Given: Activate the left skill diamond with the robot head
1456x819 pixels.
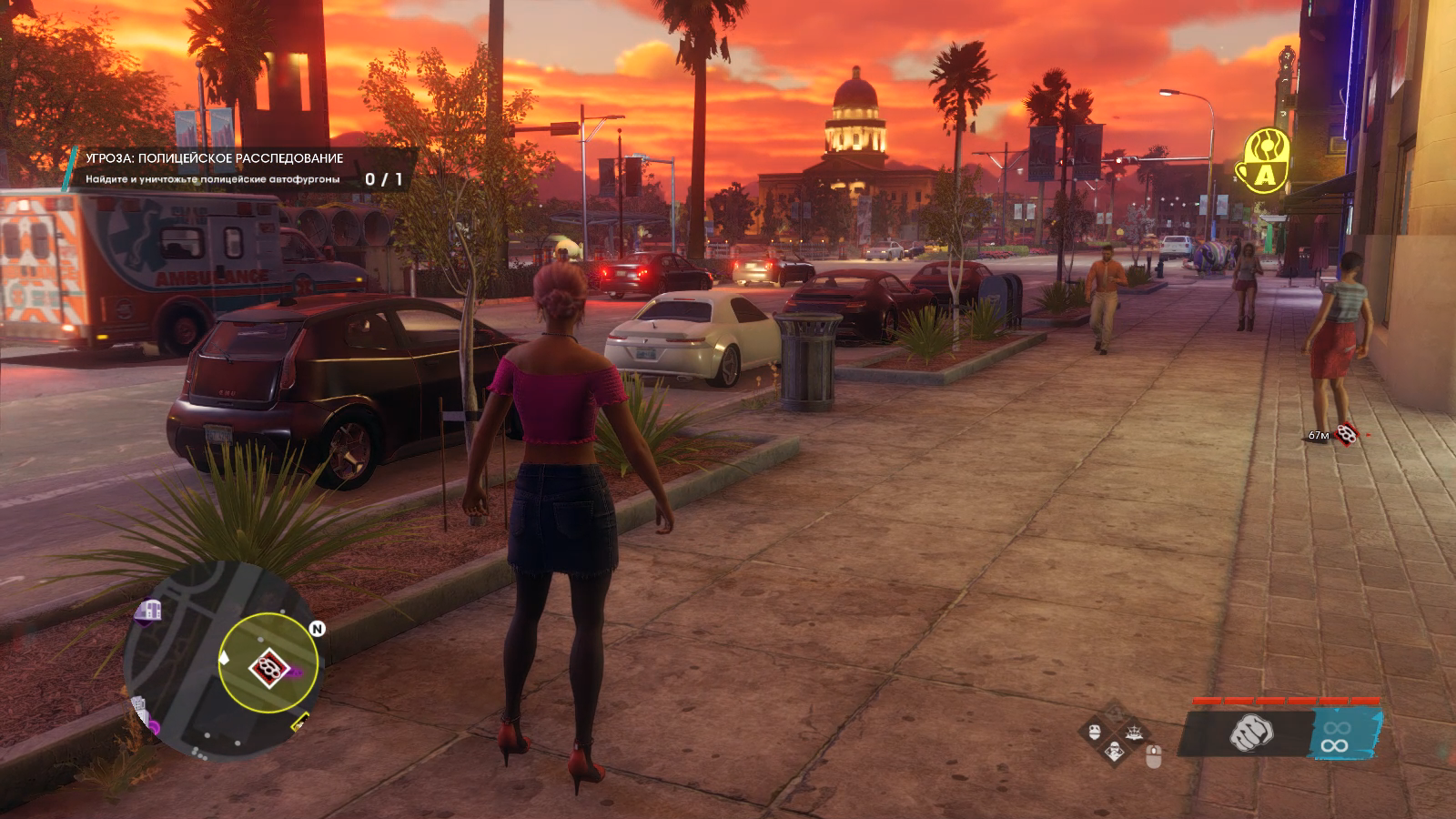Looking at the screenshot, I should click(1095, 730).
